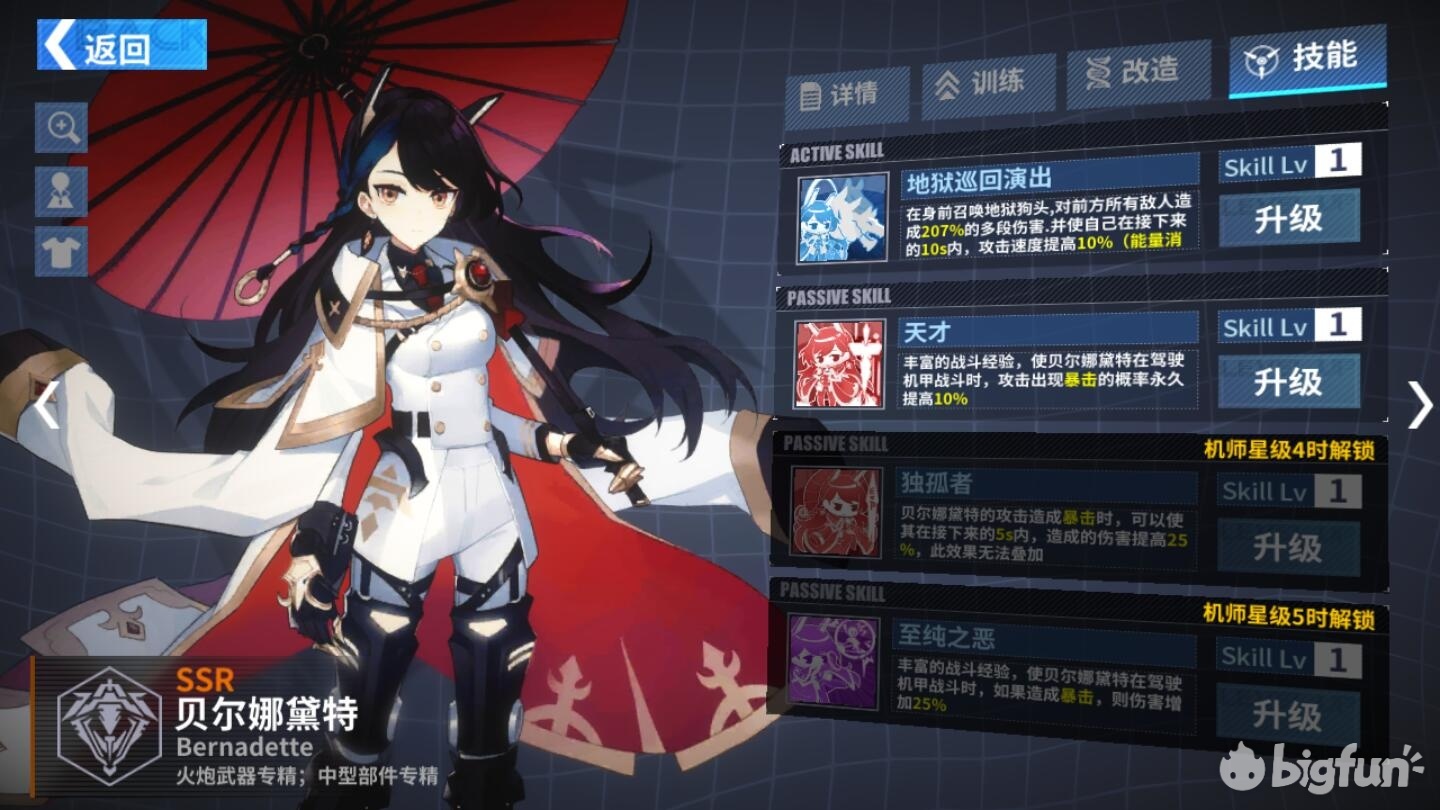Upgrade the 地狱巡回演出 active skill
Viewport: 1440px width, 810px height.
1289,221
